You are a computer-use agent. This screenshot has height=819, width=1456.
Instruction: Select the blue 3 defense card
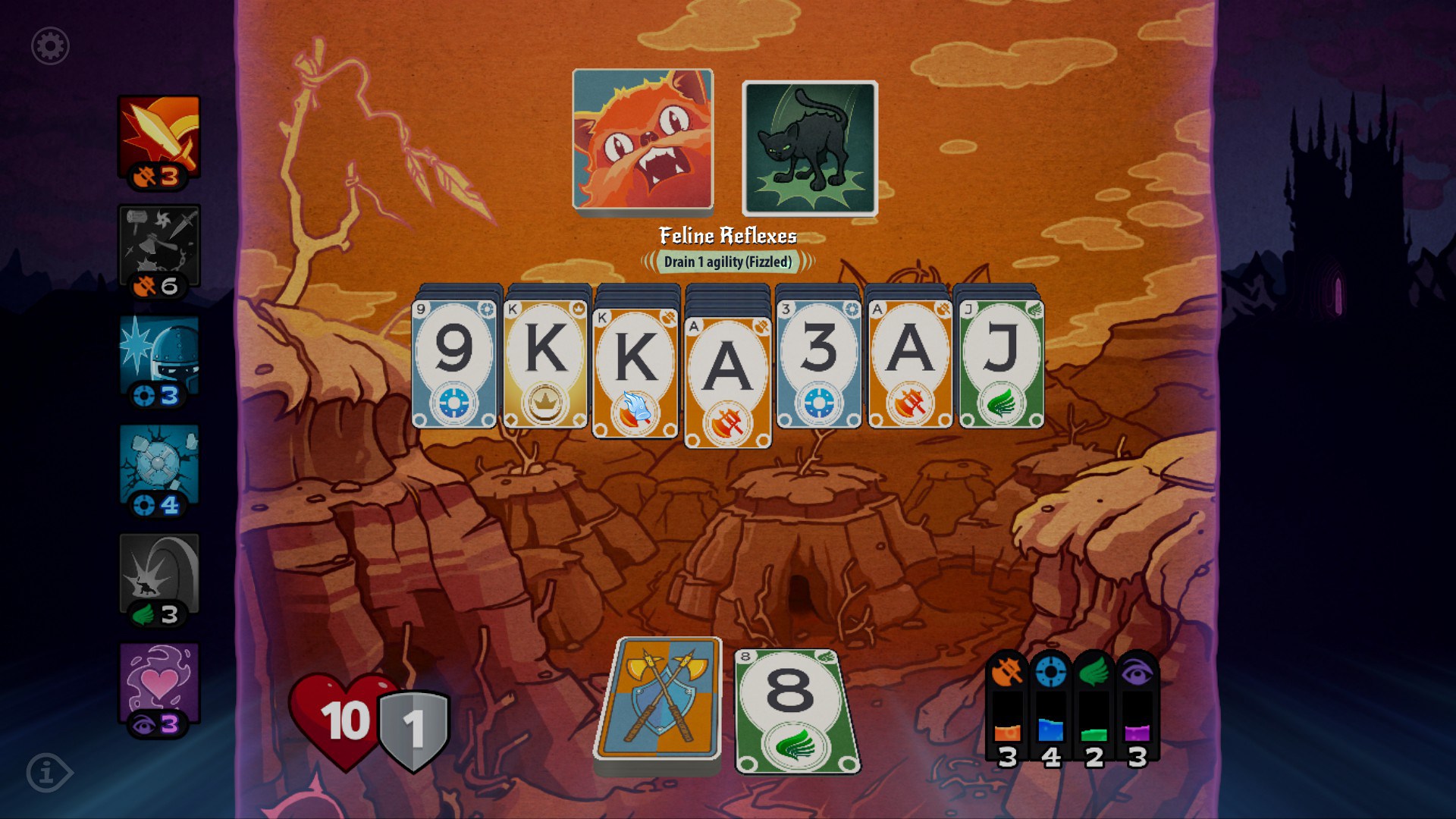pyautogui.click(x=818, y=364)
